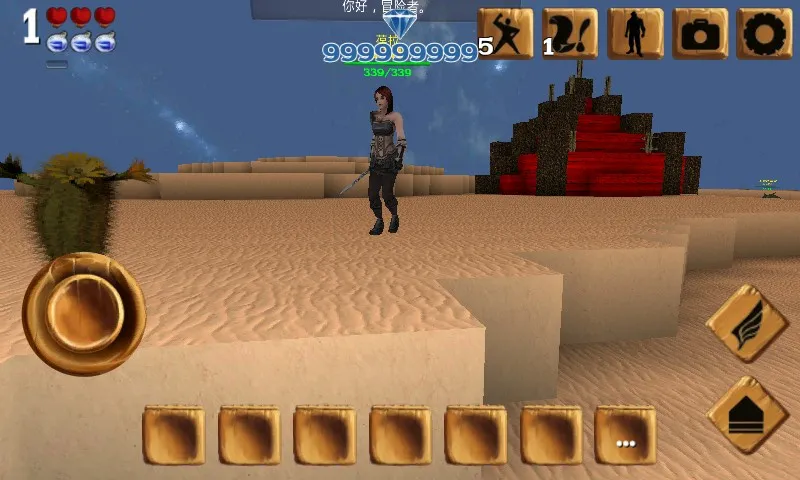Expand the hotbar with the three-dots slot
800x480 pixels.
coord(626,436)
